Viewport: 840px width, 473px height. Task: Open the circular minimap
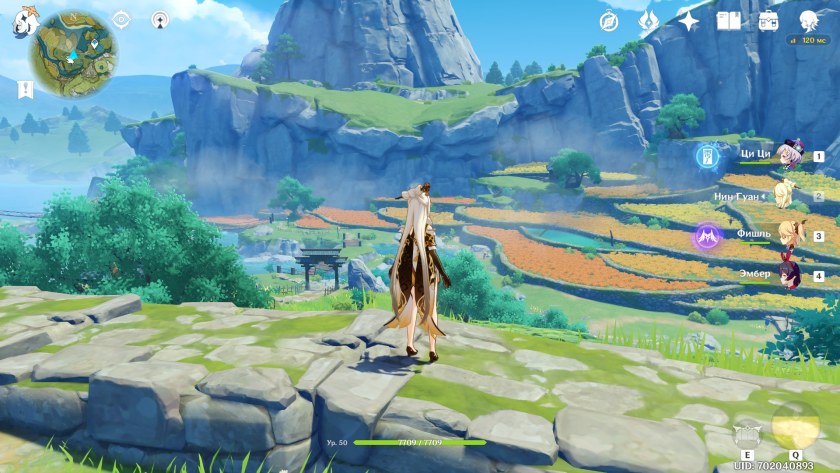pyautogui.click(x=74, y=53)
